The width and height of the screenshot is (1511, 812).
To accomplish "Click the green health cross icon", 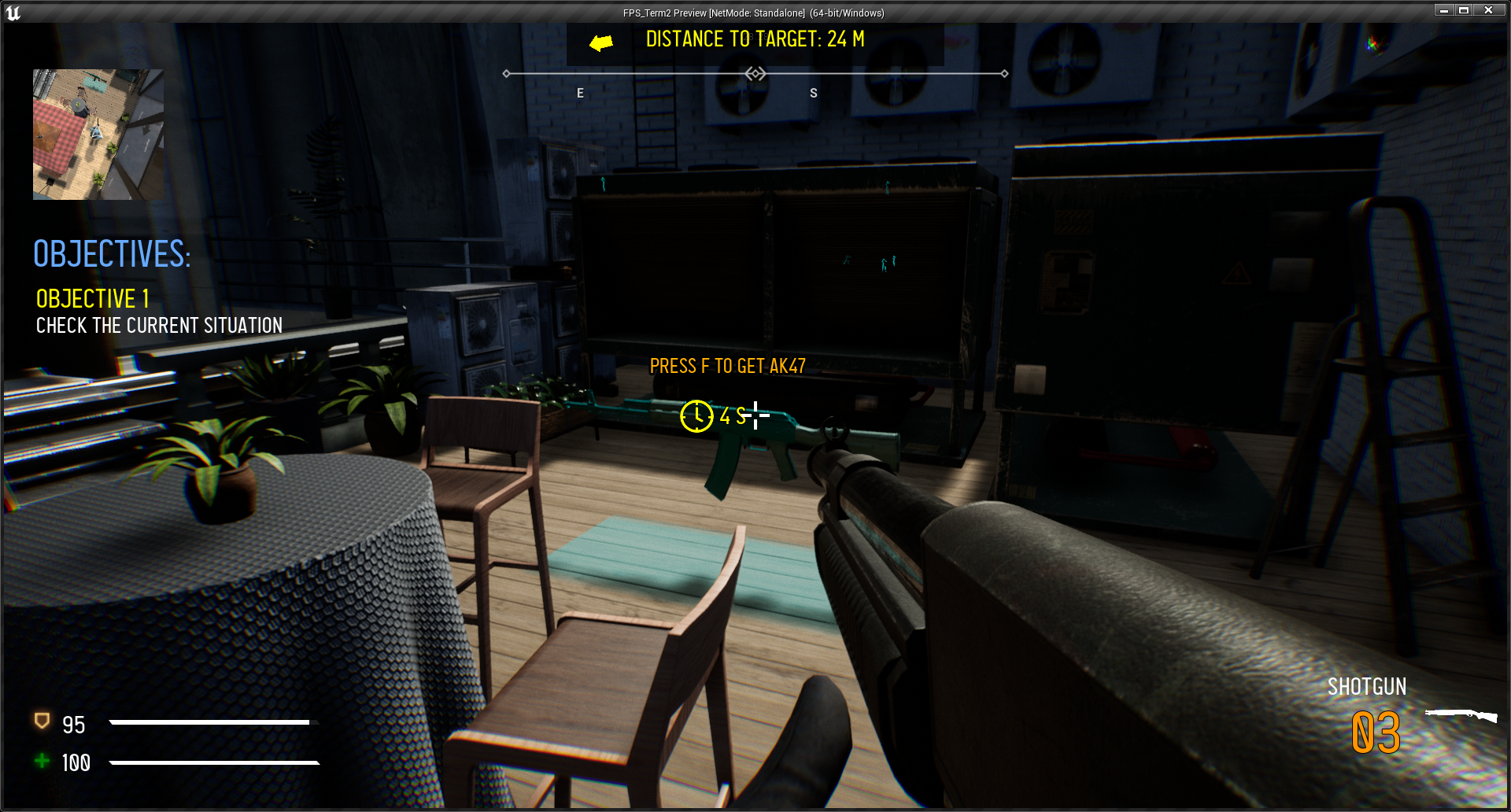I will coord(42,761).
